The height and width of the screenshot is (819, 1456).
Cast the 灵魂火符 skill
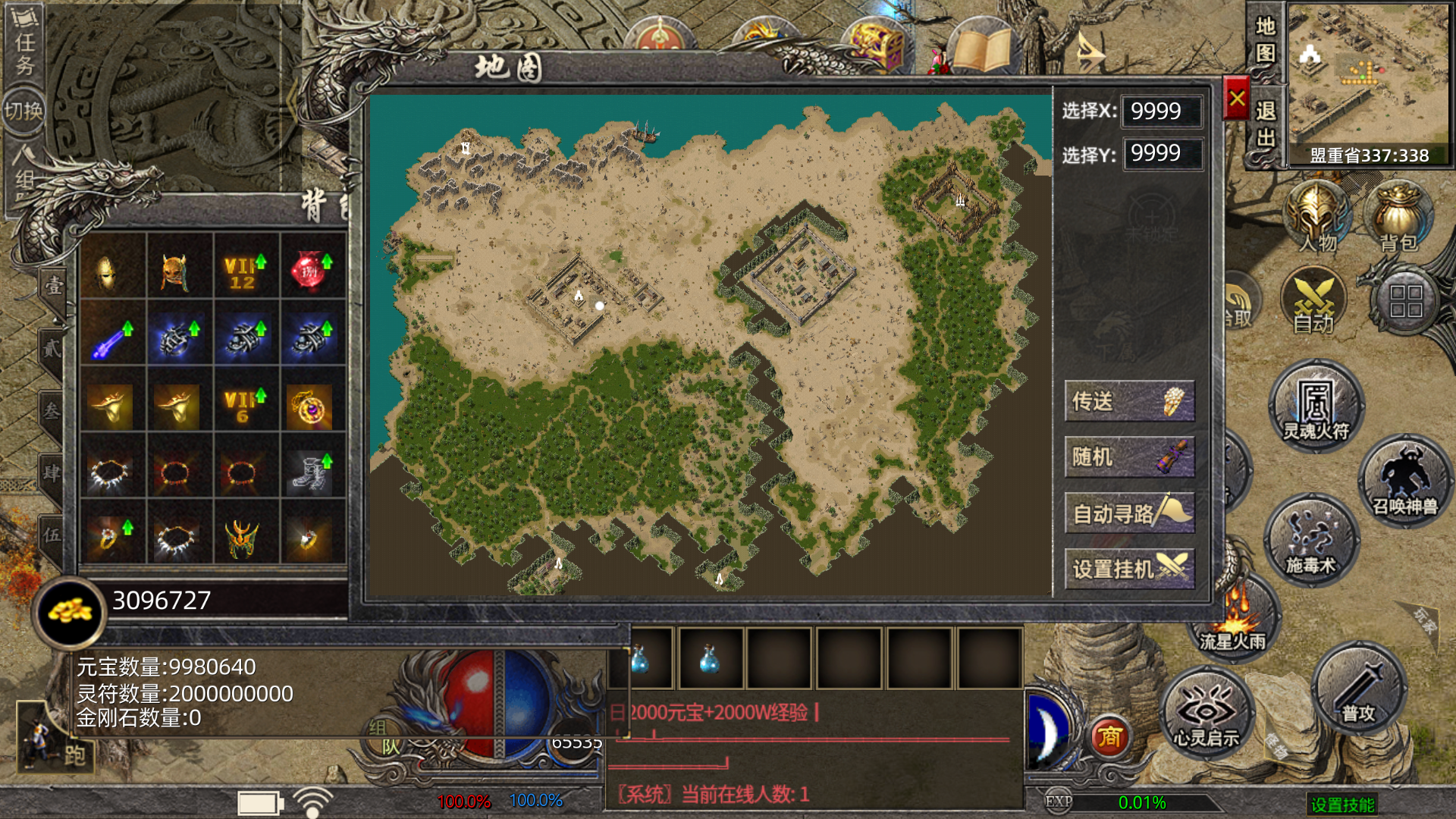click(x=1316, y=406)
